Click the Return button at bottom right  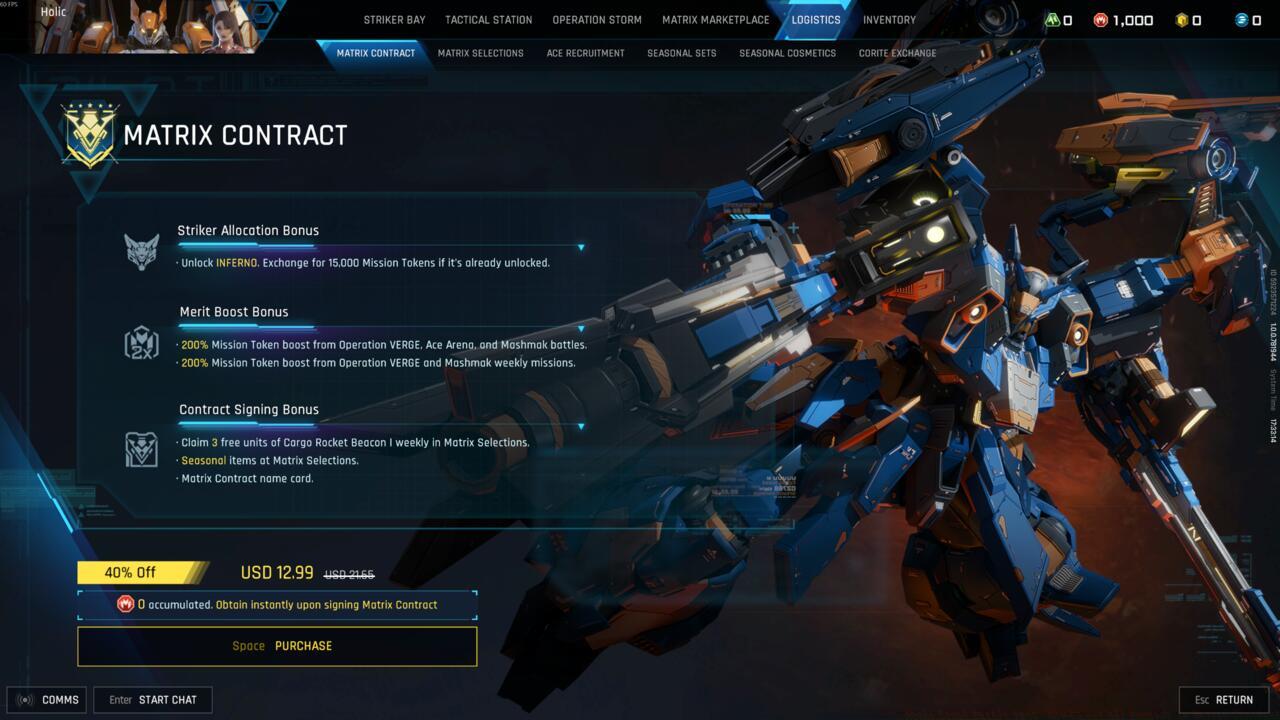tap(1224, 699)
